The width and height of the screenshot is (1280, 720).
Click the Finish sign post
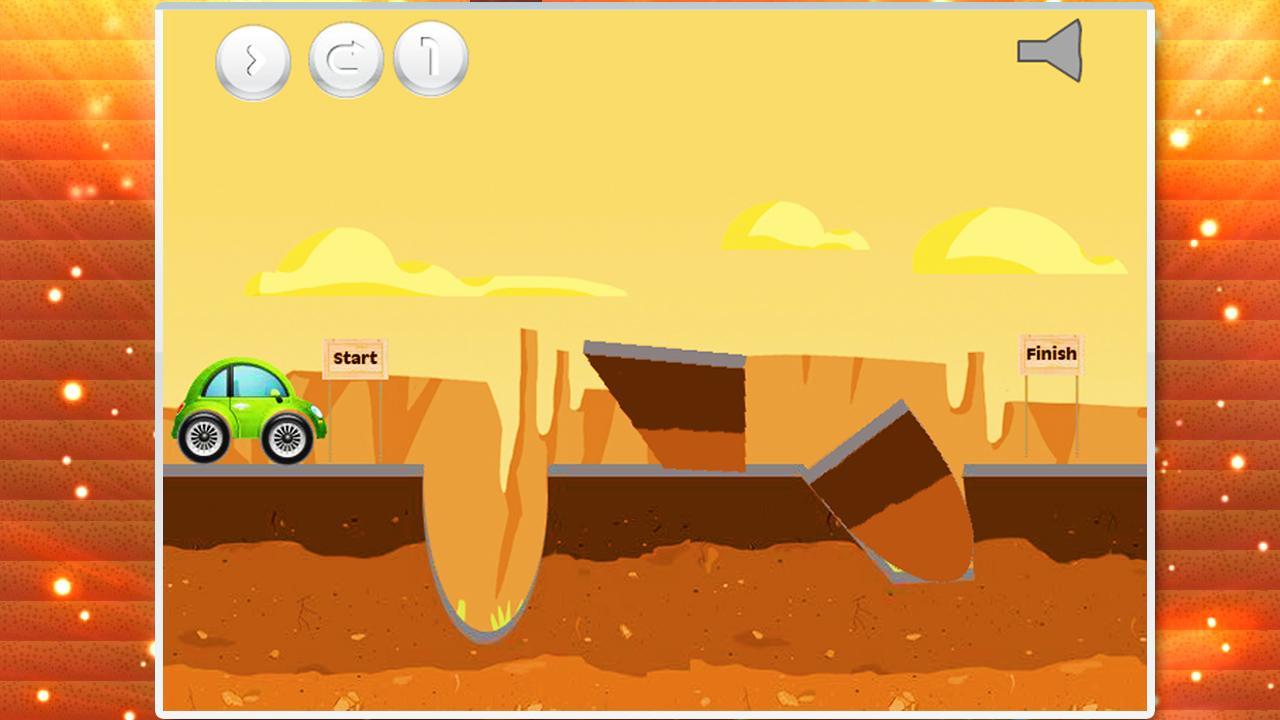point(1051,354)
